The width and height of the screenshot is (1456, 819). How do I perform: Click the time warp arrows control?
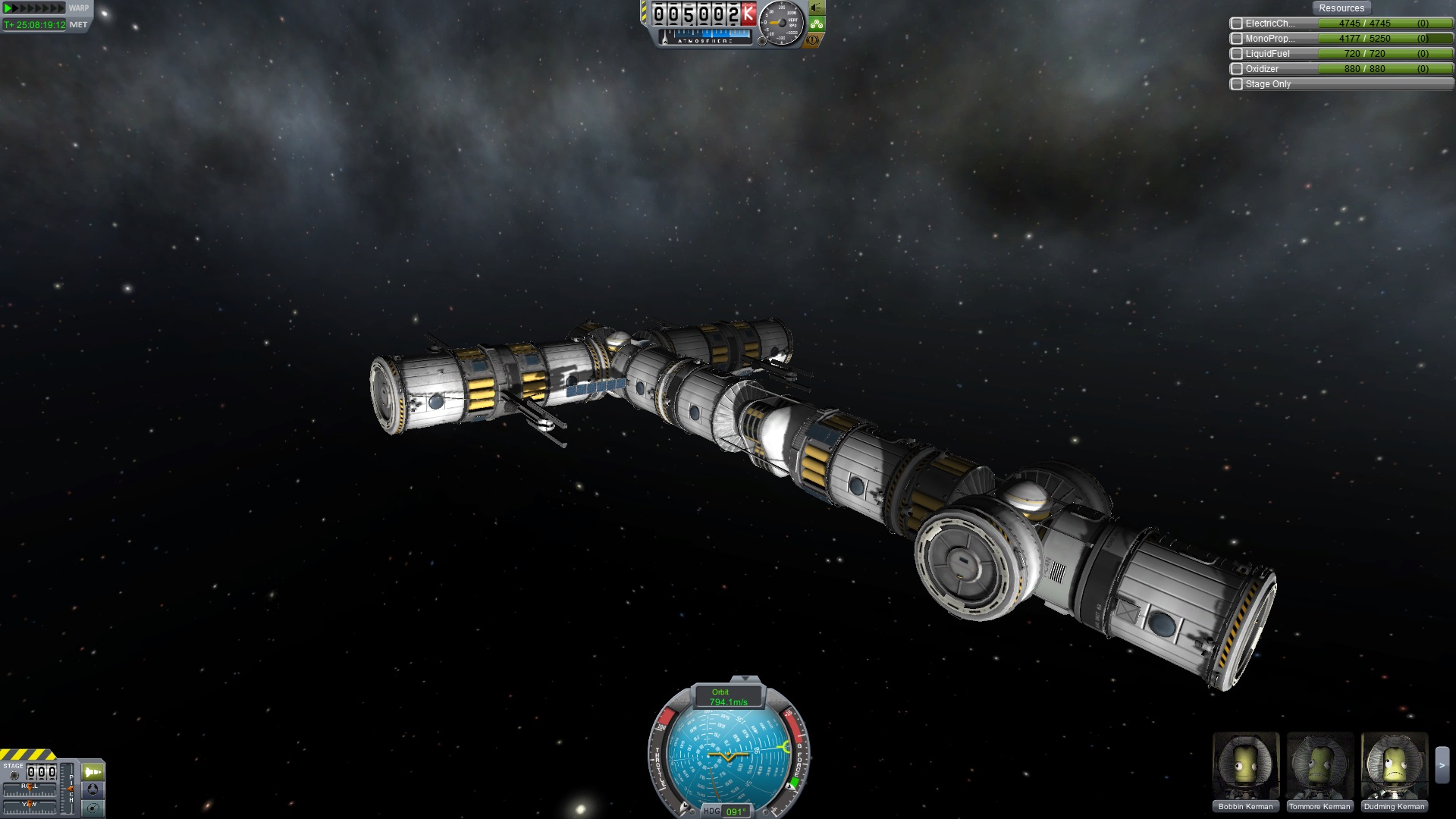pos(34,8)
